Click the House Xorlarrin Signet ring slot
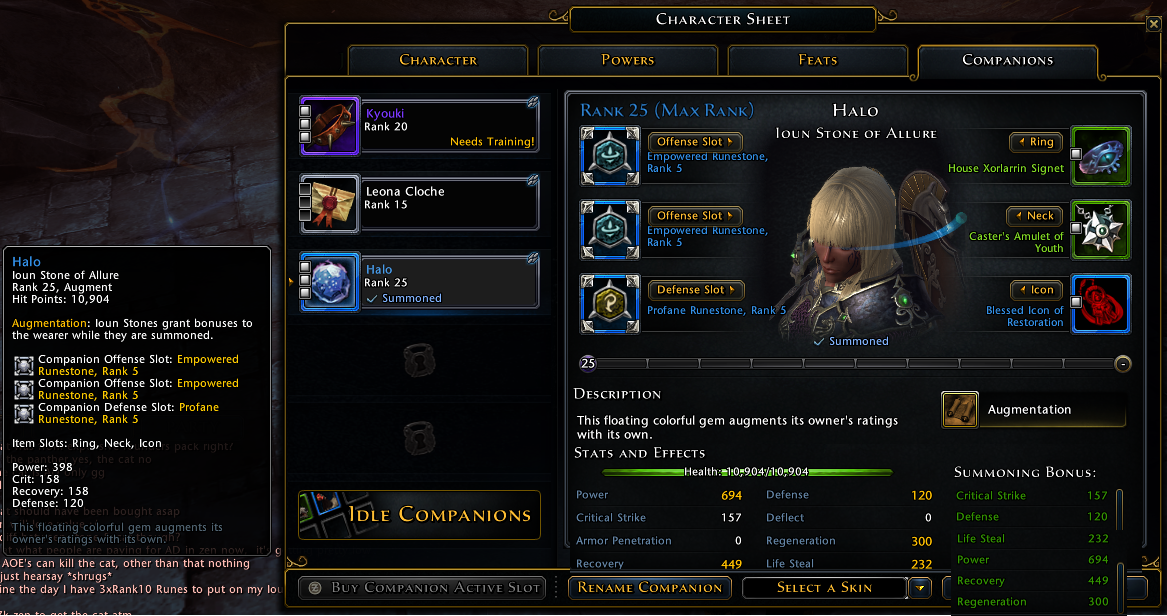This screenshot has width=1167, height=616. click(x=1101, y=155)
